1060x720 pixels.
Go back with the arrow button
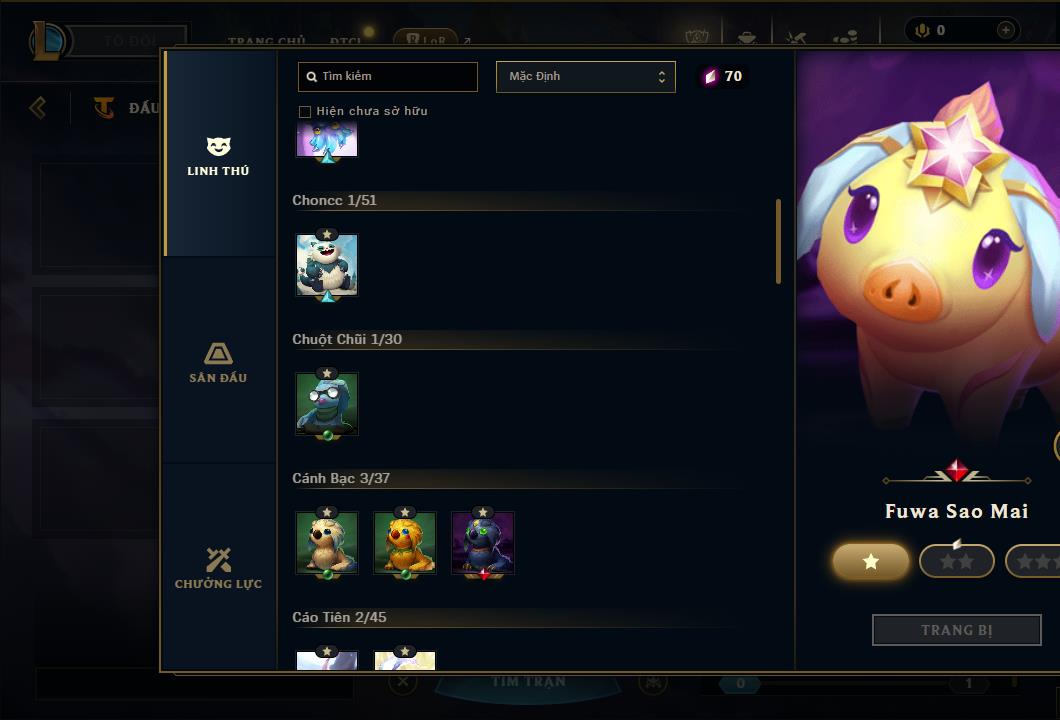(x=38, y=107)
